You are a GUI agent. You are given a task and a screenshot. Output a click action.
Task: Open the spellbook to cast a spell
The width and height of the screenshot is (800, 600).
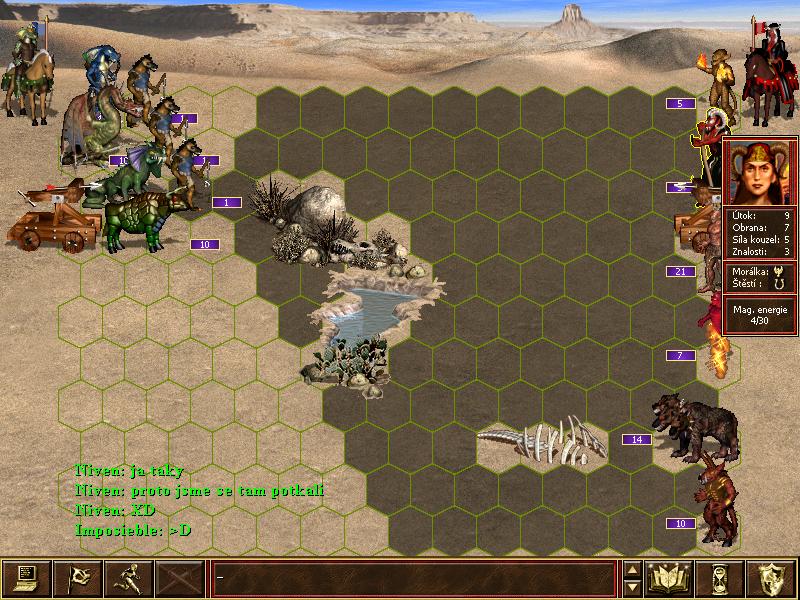pyautogui.click(x=670, y=578)
